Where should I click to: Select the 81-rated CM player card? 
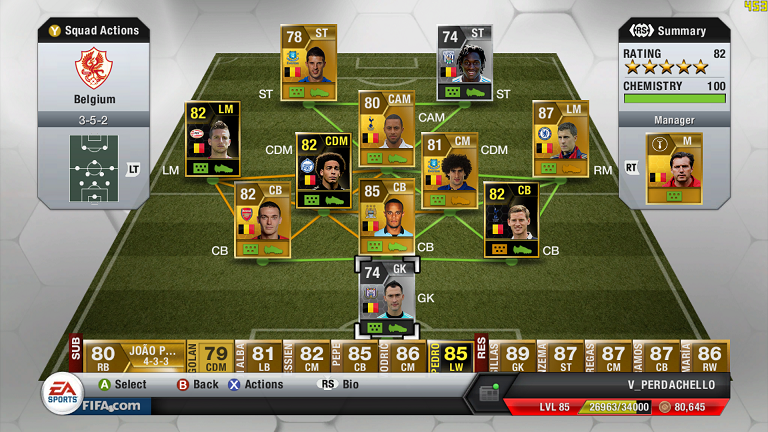(x=449, y=170)
